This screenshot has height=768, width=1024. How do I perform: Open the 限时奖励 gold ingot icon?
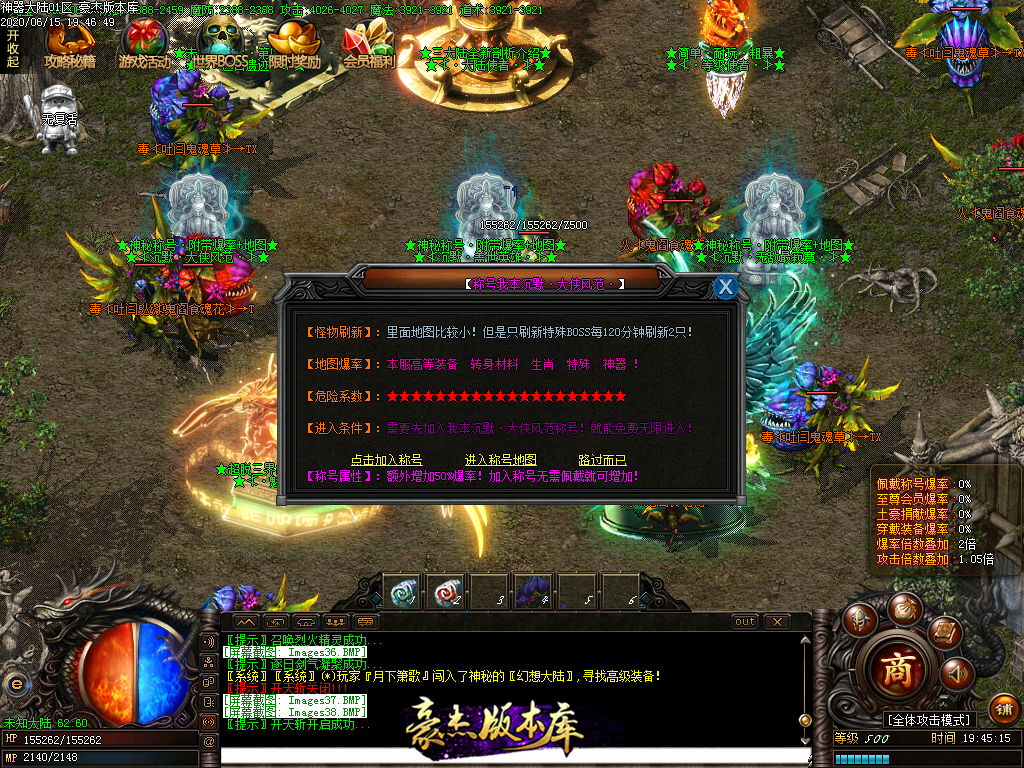coord(296,43)
